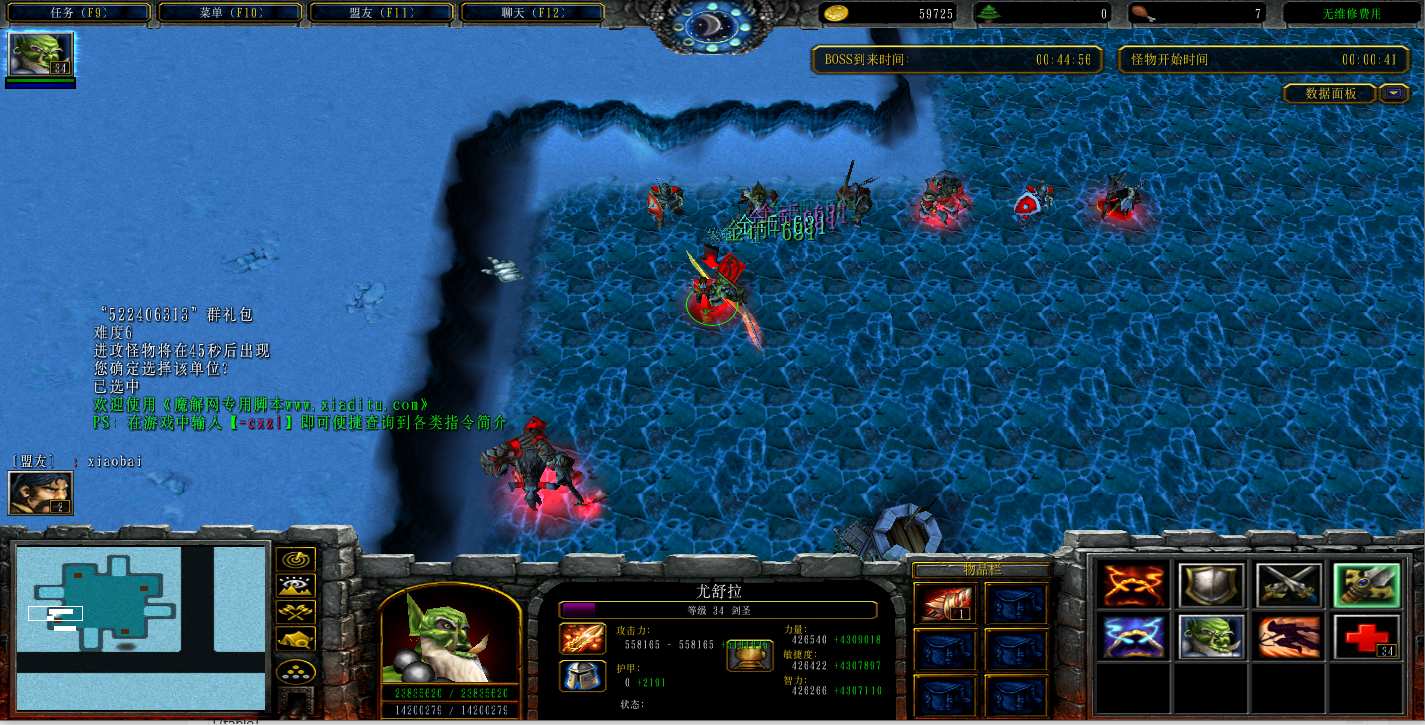The height and width of the screenshot is (725, 1425).
Task: Toggle the minimap creep camp button
Action: (297, 638)
